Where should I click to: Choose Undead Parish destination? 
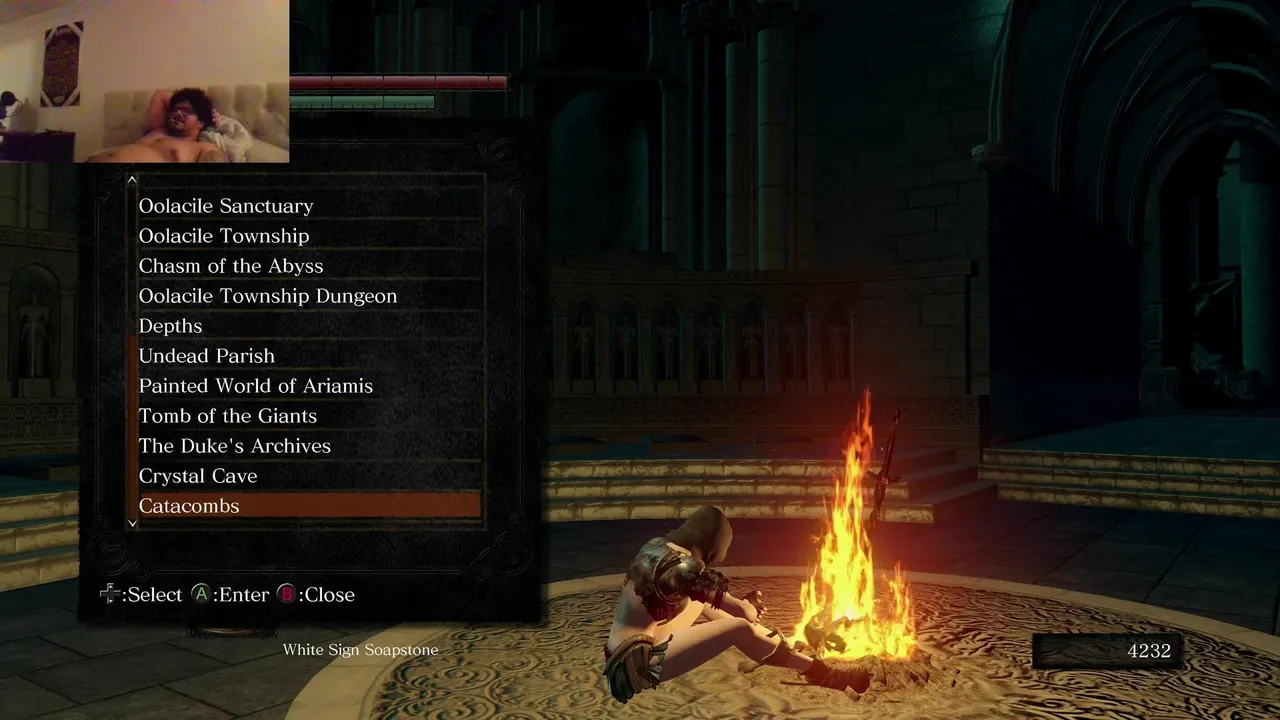click(x=207, y=356)
